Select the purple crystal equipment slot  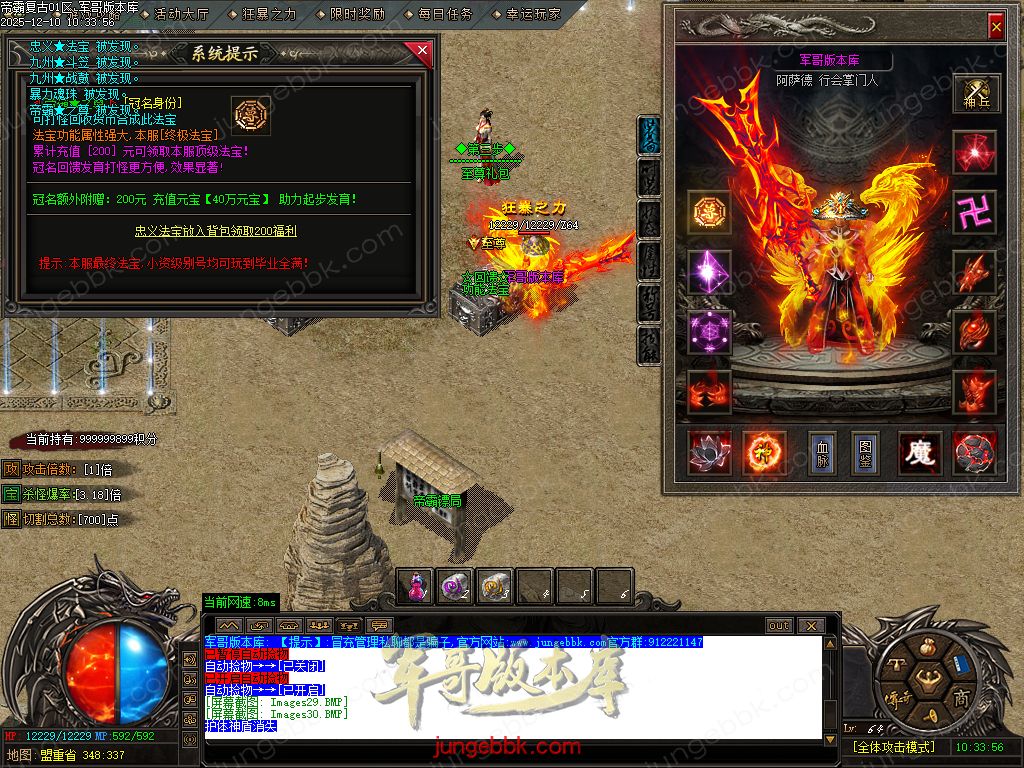pos(709,272)
